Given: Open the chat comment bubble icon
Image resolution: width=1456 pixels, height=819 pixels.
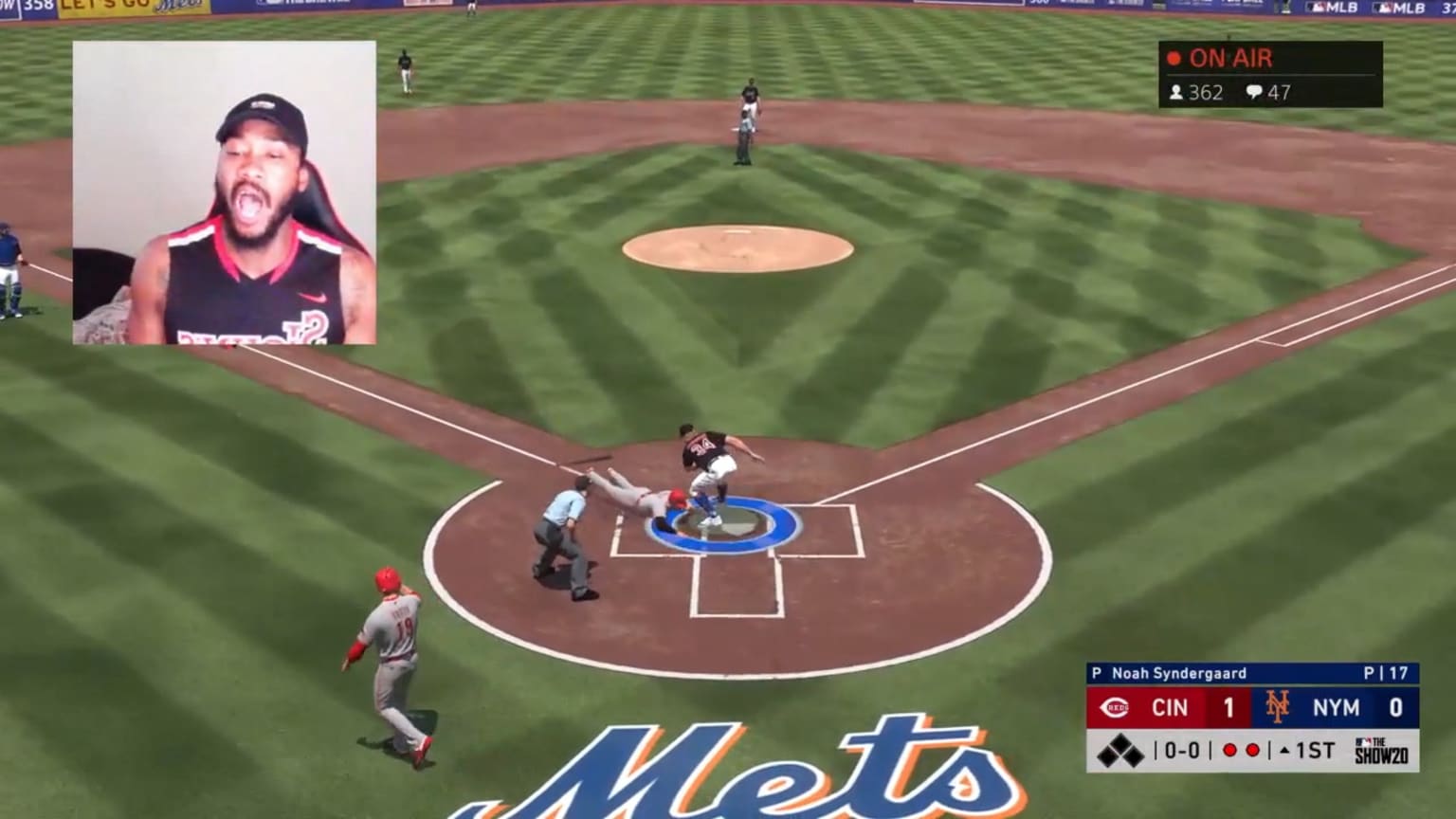Looking at the screenshot, I should click(1254, 93).
